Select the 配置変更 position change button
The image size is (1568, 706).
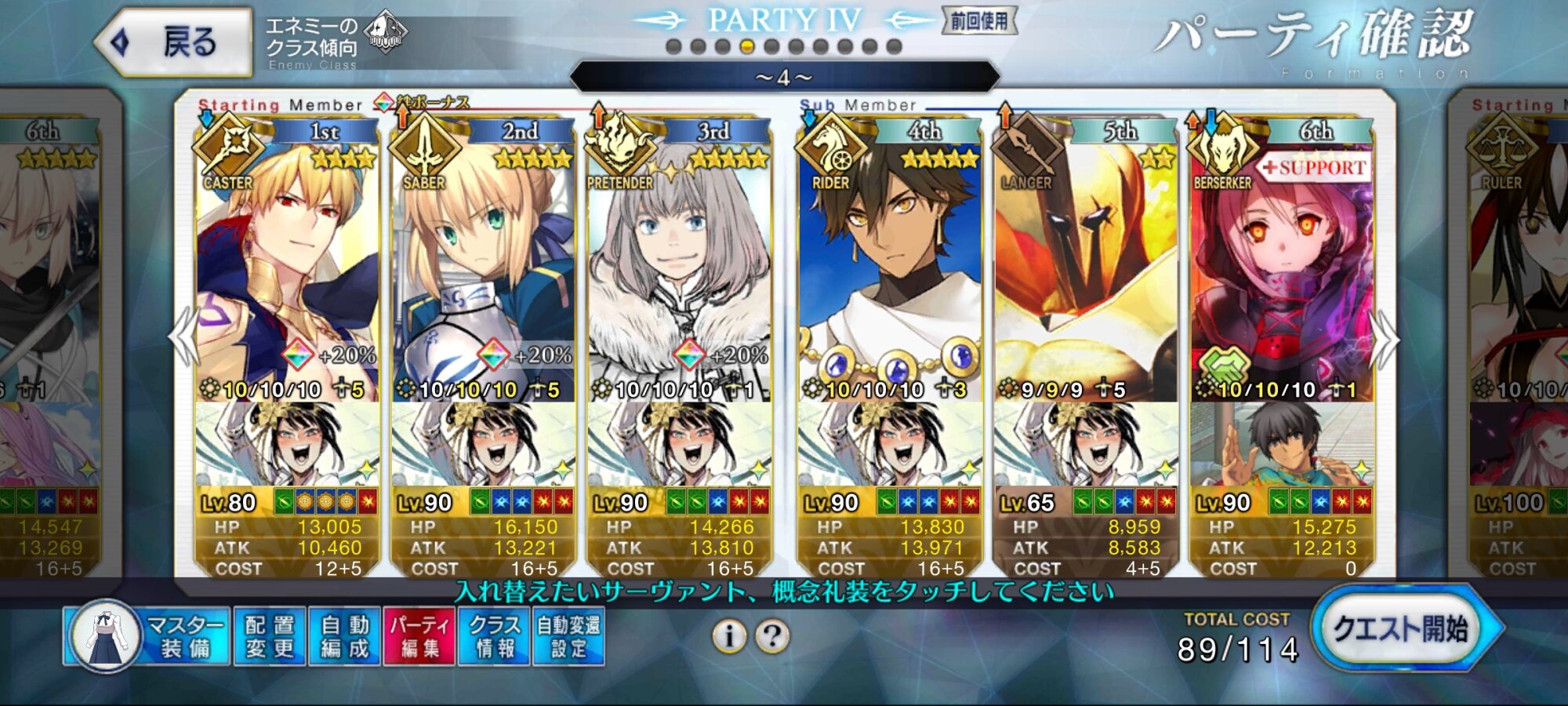[270, 636]
